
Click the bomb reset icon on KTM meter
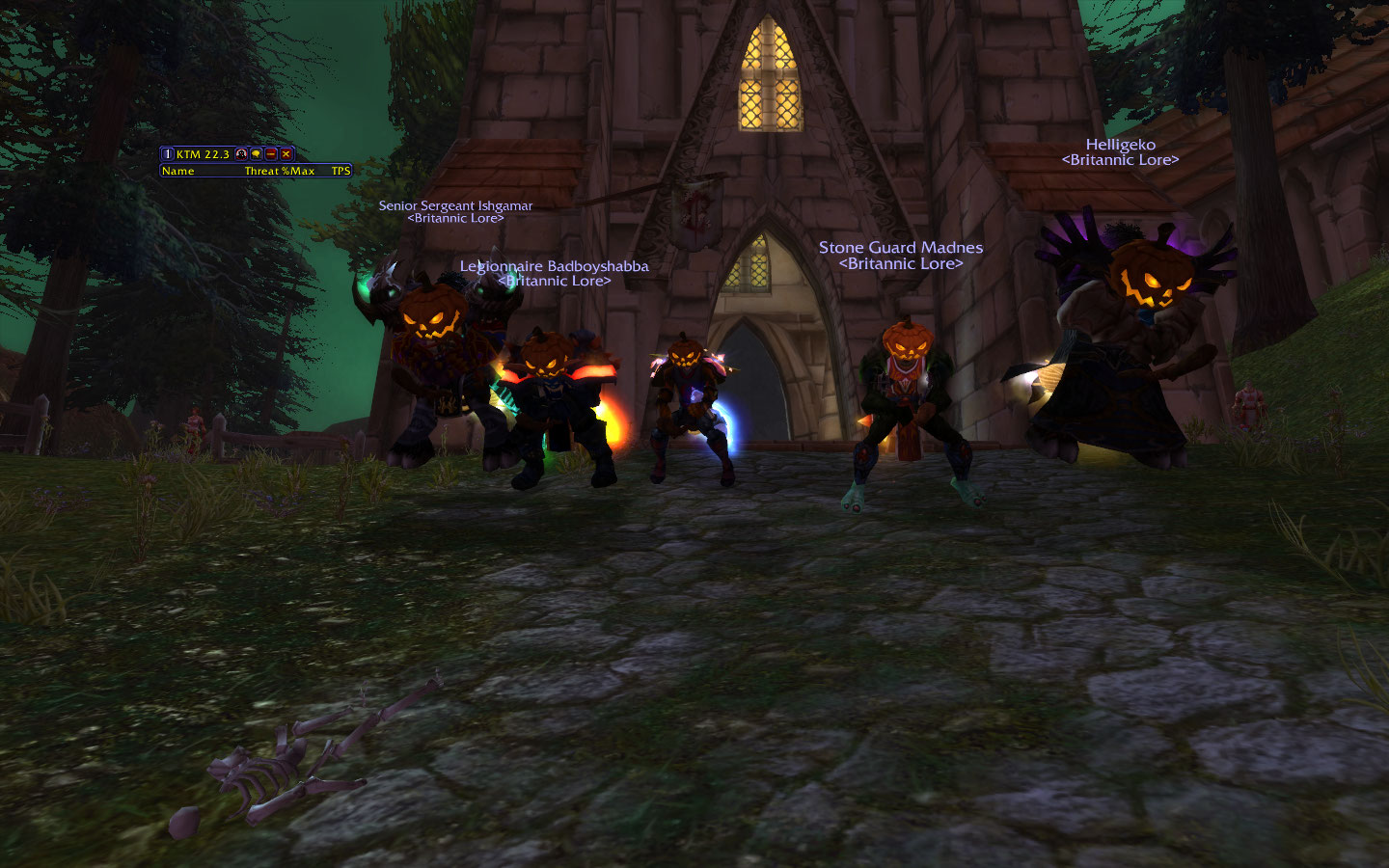click(x=241, y=154)
